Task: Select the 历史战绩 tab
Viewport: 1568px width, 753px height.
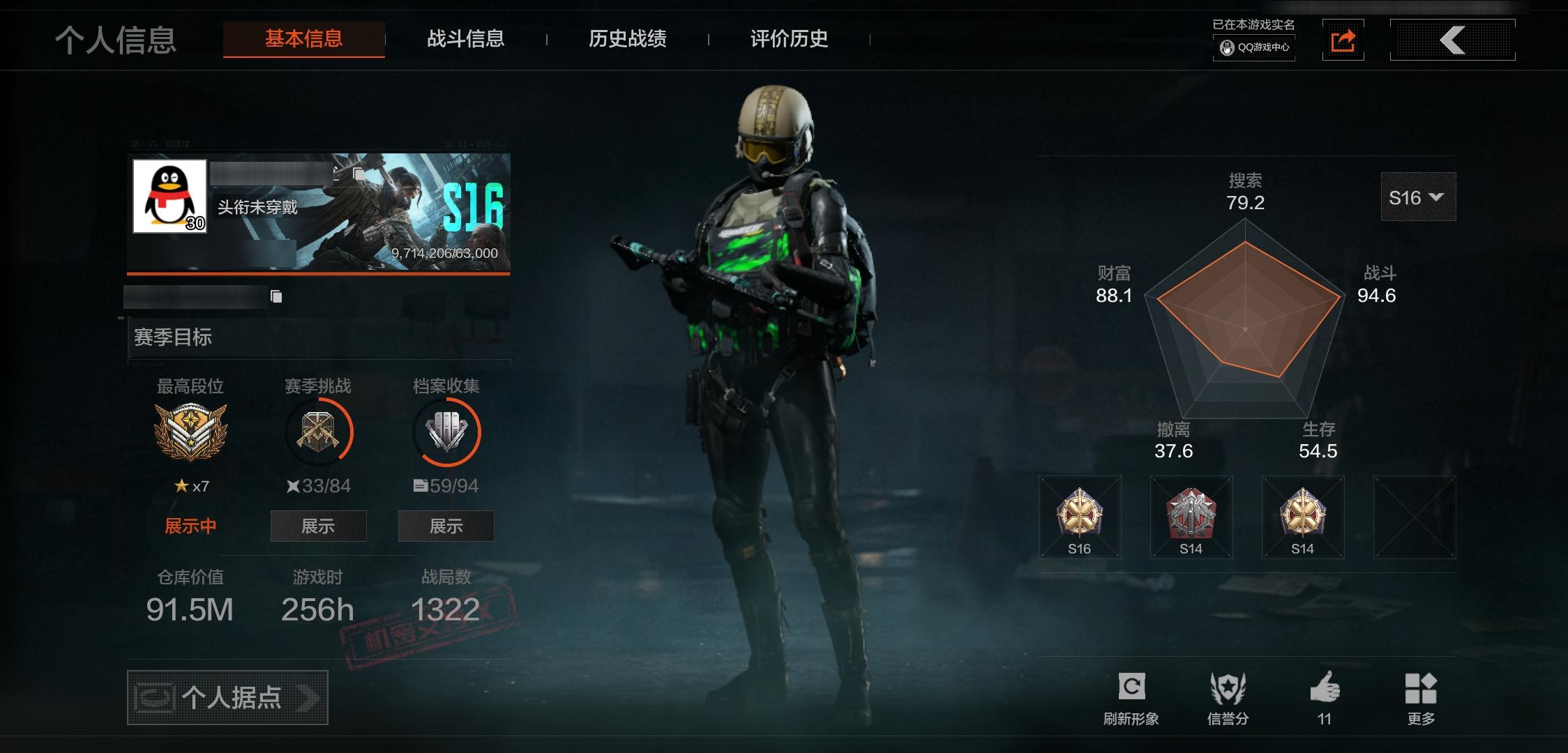Action: point(627,39)
